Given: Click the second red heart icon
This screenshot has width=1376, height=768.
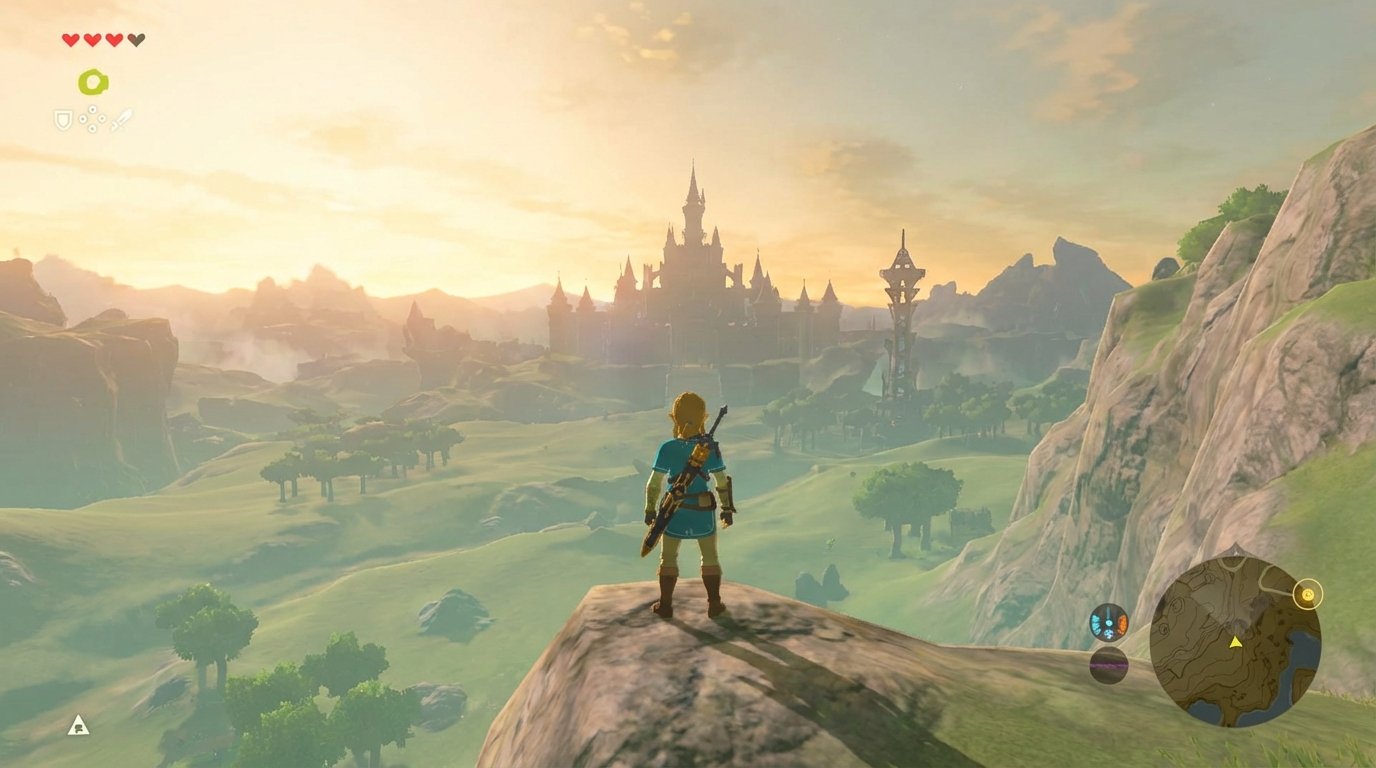Looking at the screenshot, I should click(90, 38).
